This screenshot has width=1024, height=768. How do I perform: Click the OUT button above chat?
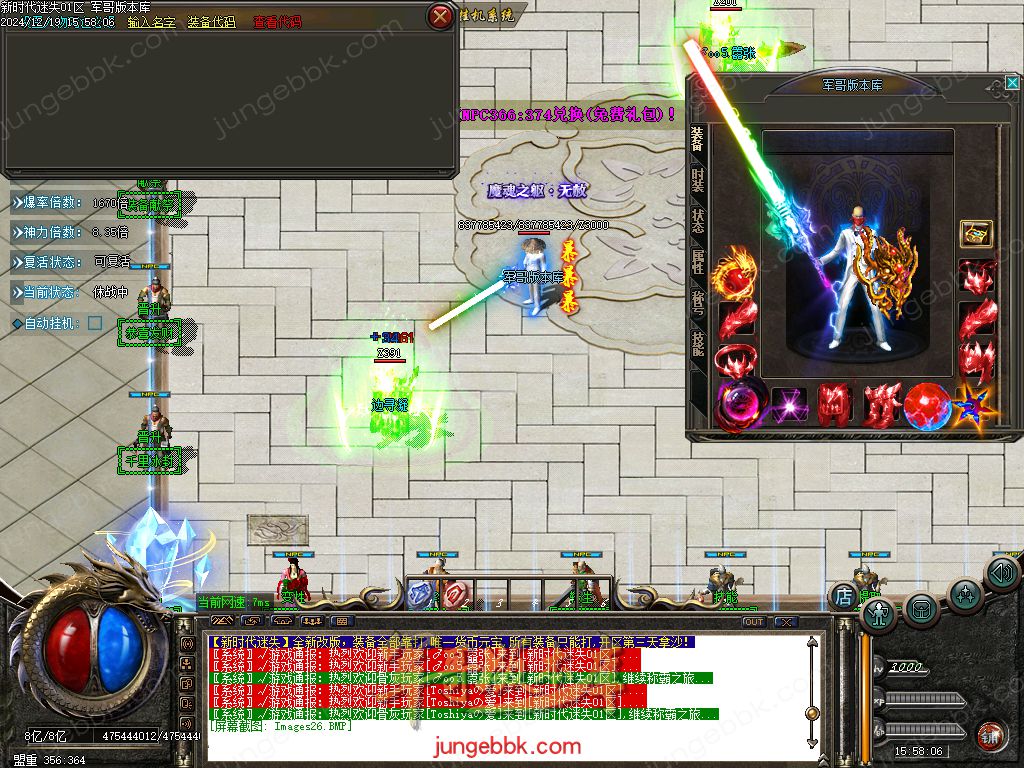pos(753,622)
